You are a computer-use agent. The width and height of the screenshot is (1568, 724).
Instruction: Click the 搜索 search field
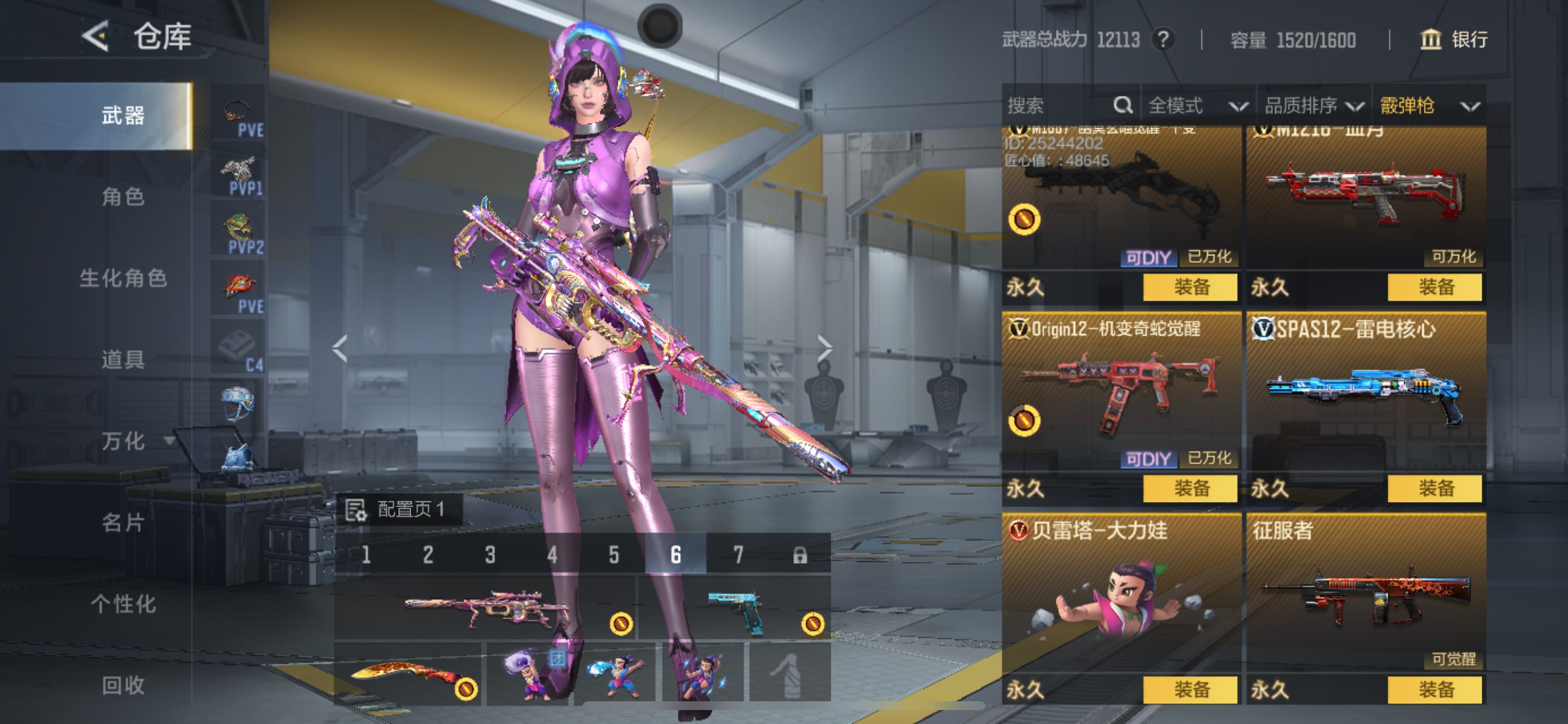tap(1059, 106)
